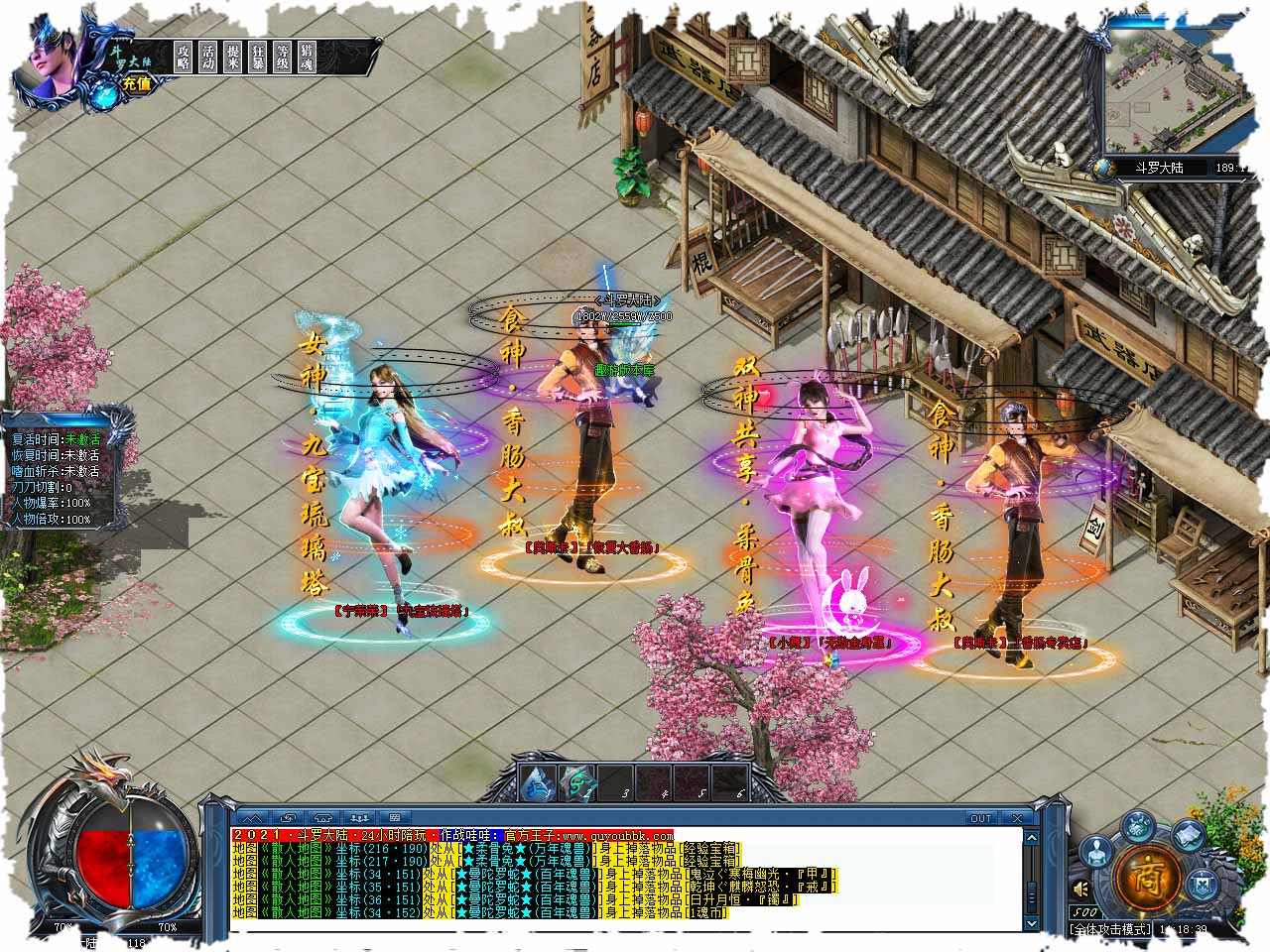Toggle 全体攻击模式 attack mode
This screenshot has height=952, width=1270.
click(1109, 930)
